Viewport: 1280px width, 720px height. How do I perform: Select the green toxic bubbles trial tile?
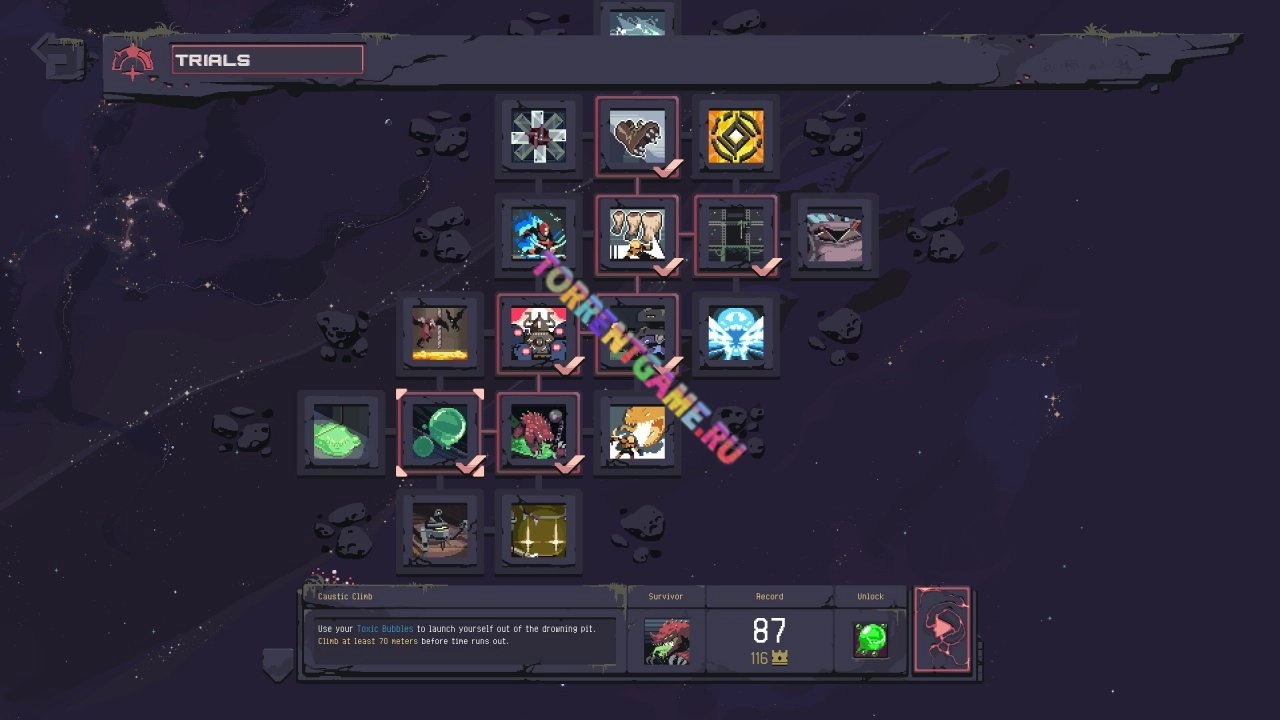[440, 433]
